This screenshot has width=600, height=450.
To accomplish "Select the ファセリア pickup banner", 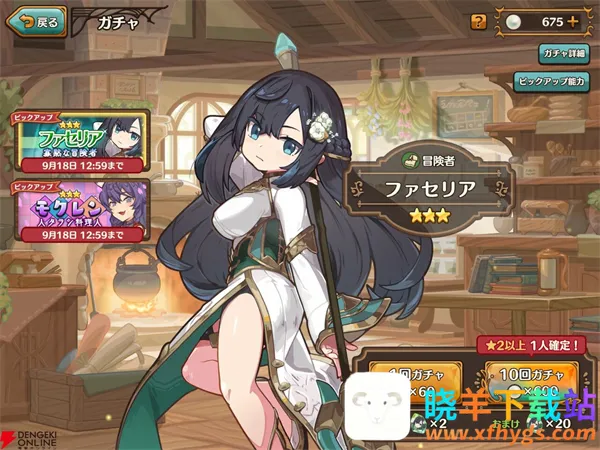I will coord(79,141).
